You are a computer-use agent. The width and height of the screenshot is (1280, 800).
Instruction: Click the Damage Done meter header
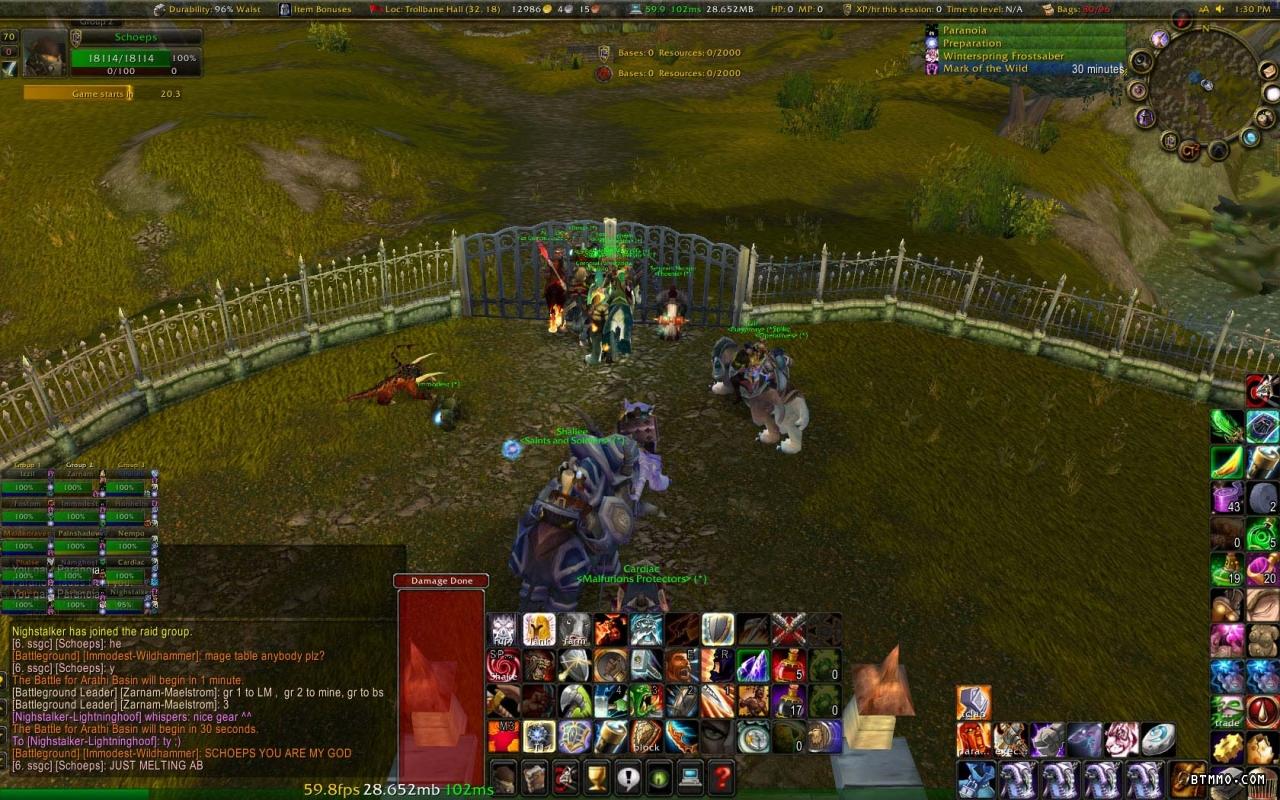[441, 581]
